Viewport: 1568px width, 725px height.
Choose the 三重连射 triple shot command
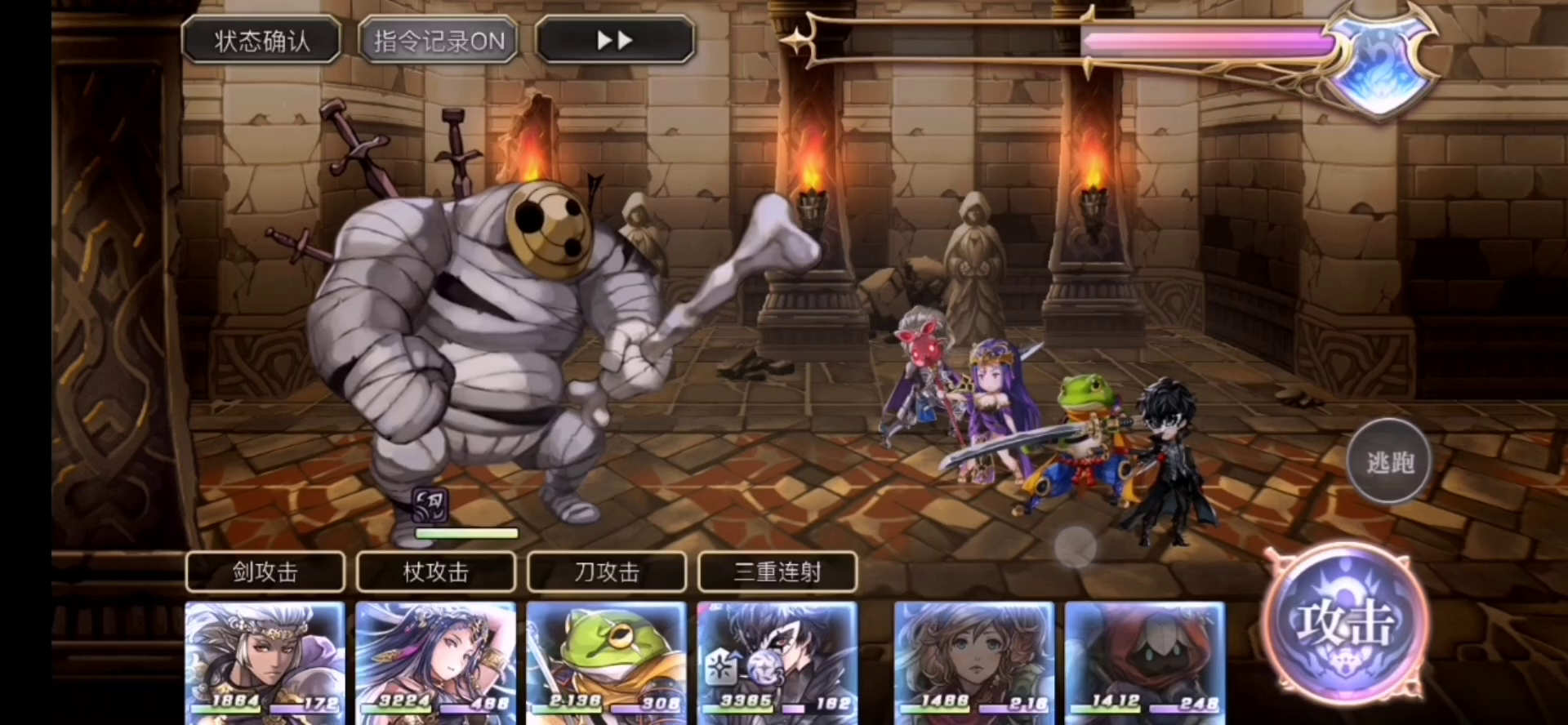[x=777, y=572]
